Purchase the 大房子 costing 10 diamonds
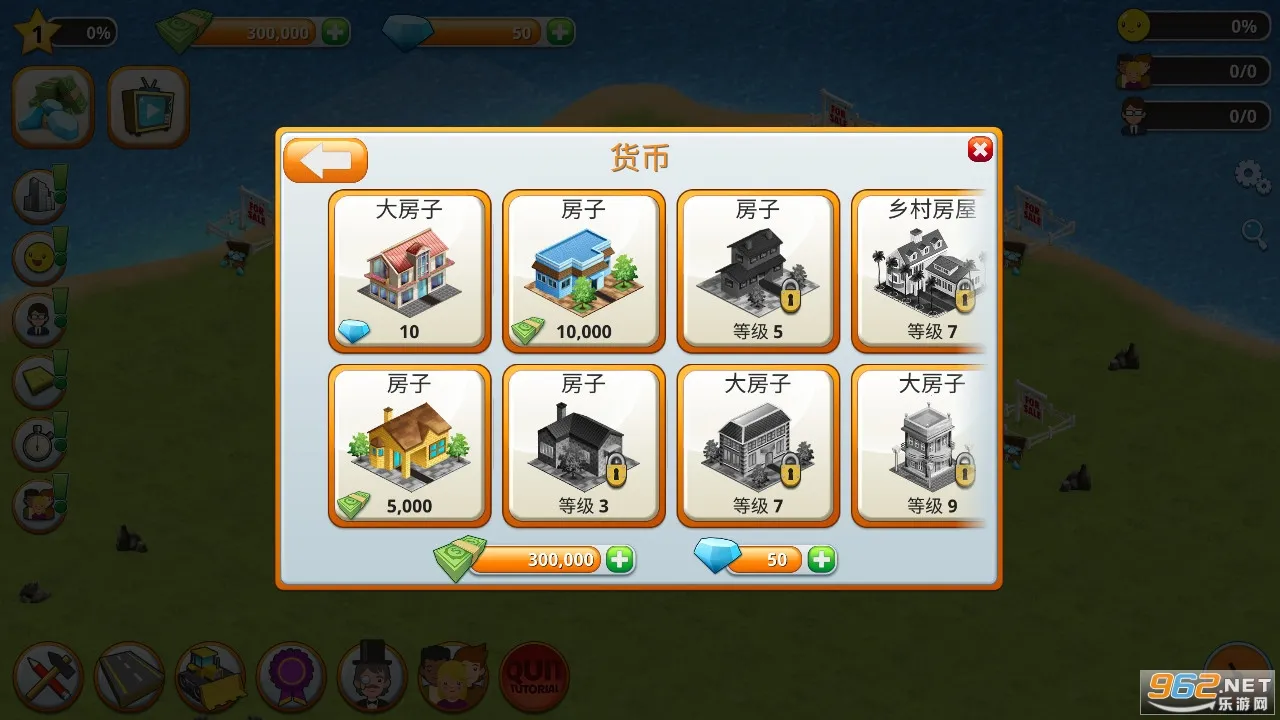Viewport: 1280px width, 720px height. [x=409, y=270]
